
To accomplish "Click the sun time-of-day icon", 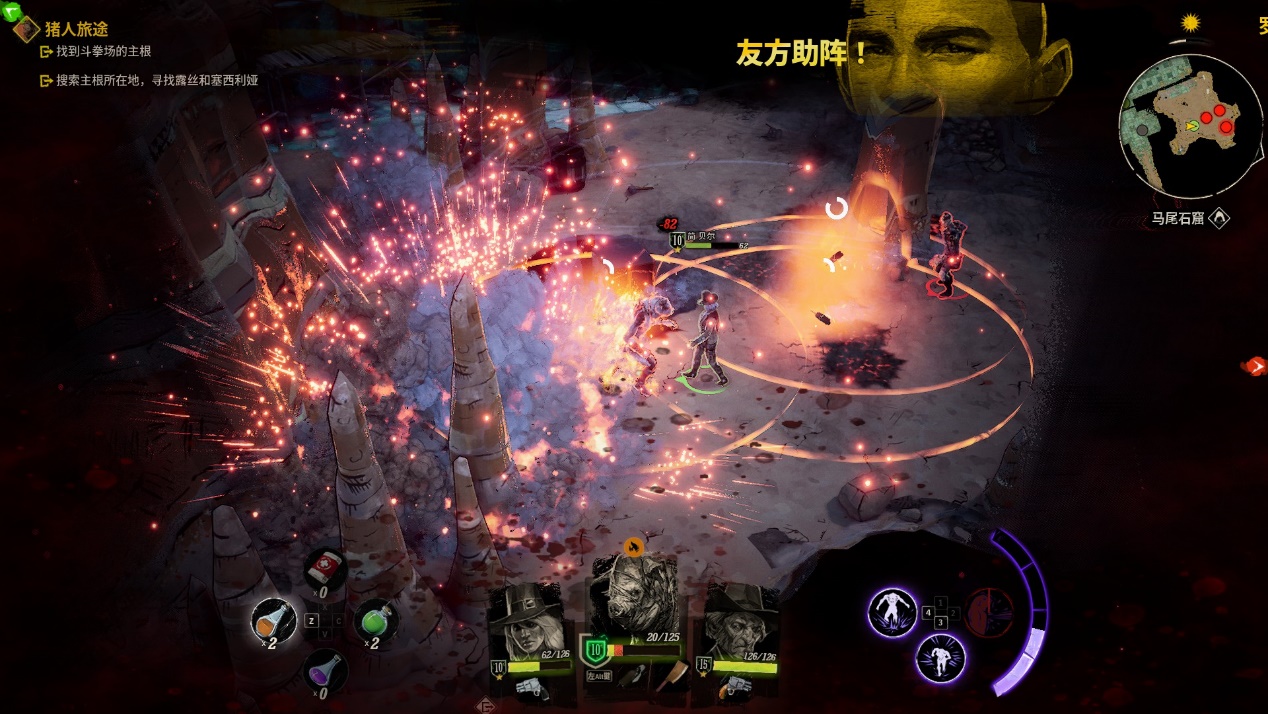I will (1190, 22).
